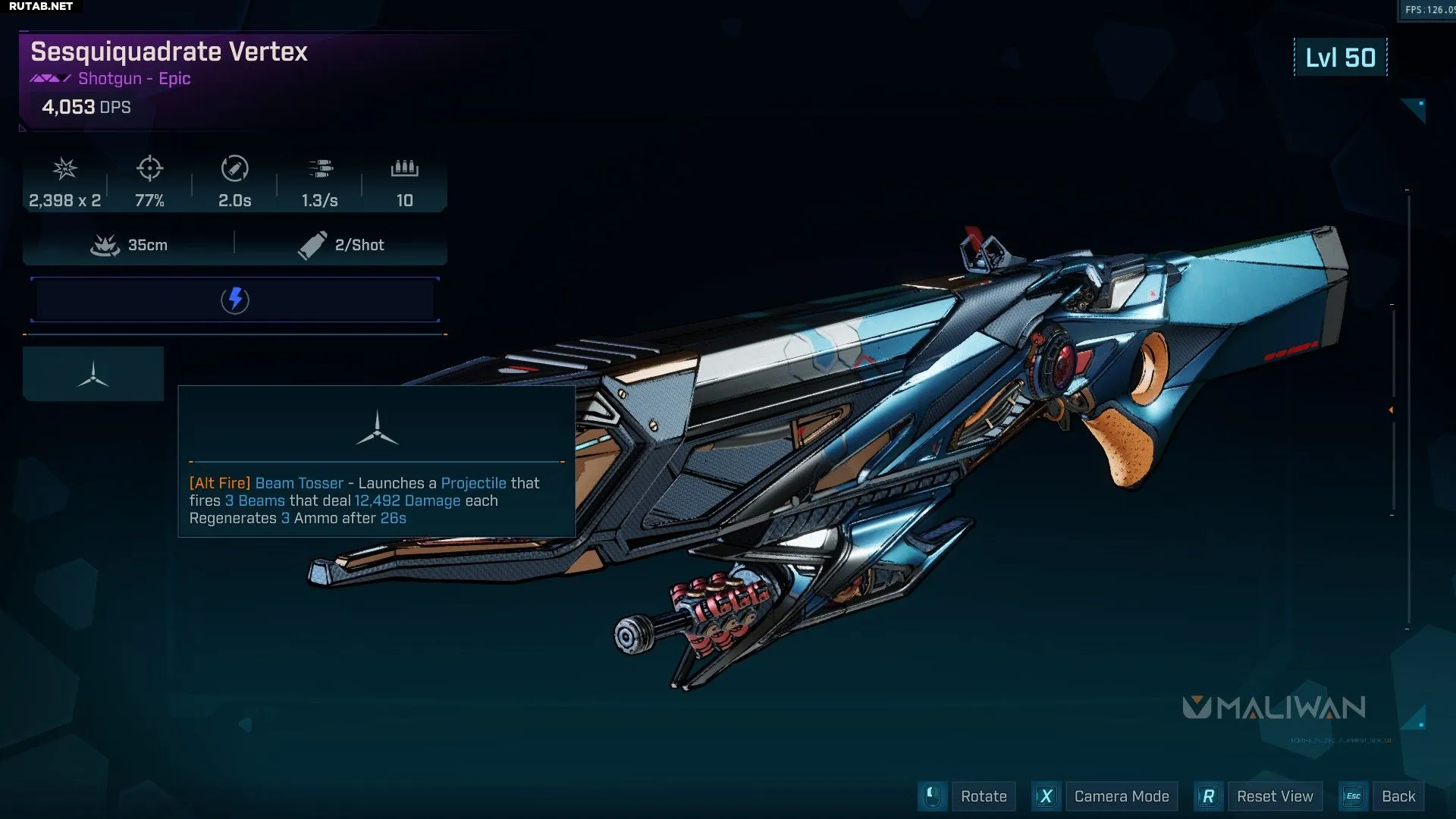1456x819 pixels.
Task: Go Back from weapon inspection
Action: click(1398, 796)
